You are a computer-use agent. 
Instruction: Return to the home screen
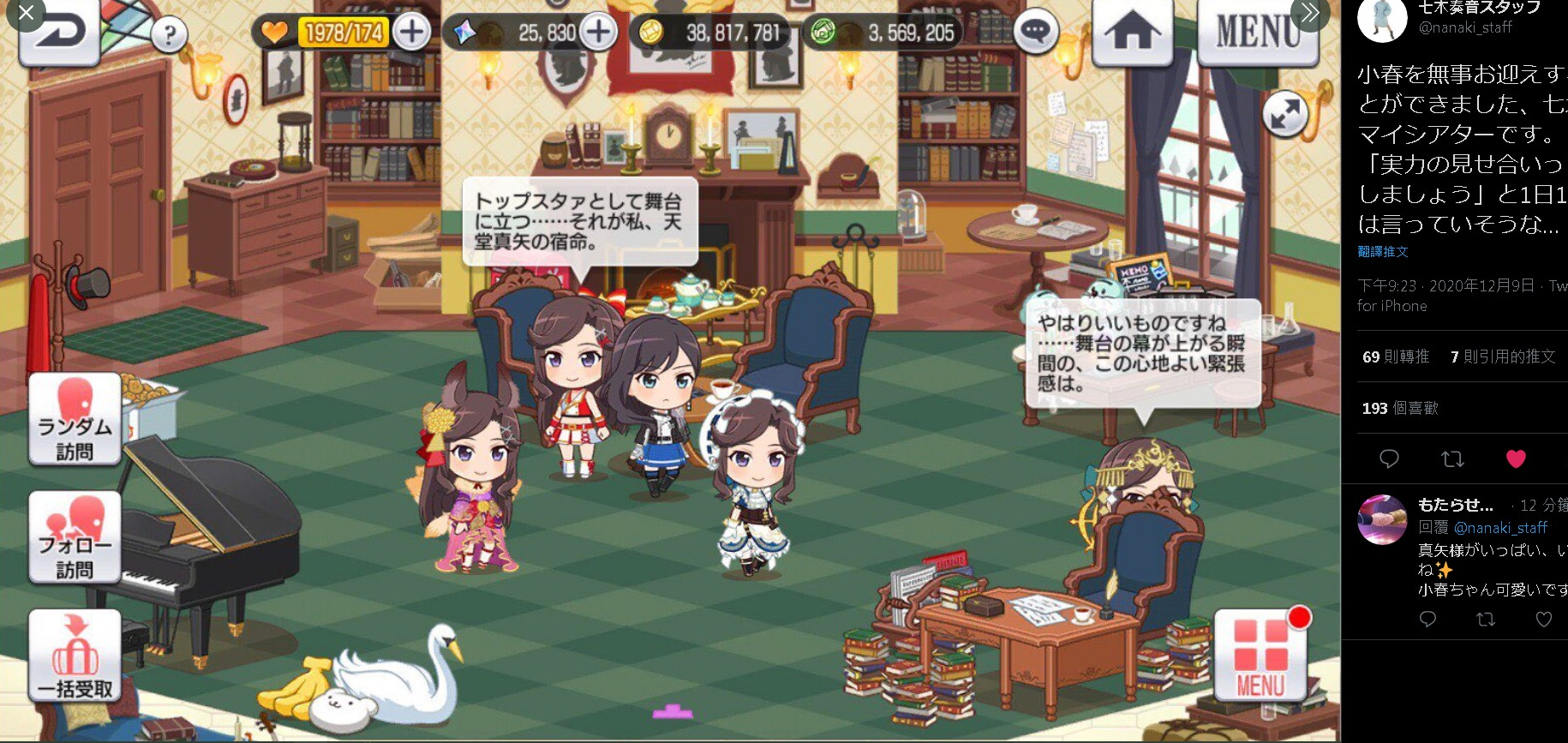[x=1132, y=34]
